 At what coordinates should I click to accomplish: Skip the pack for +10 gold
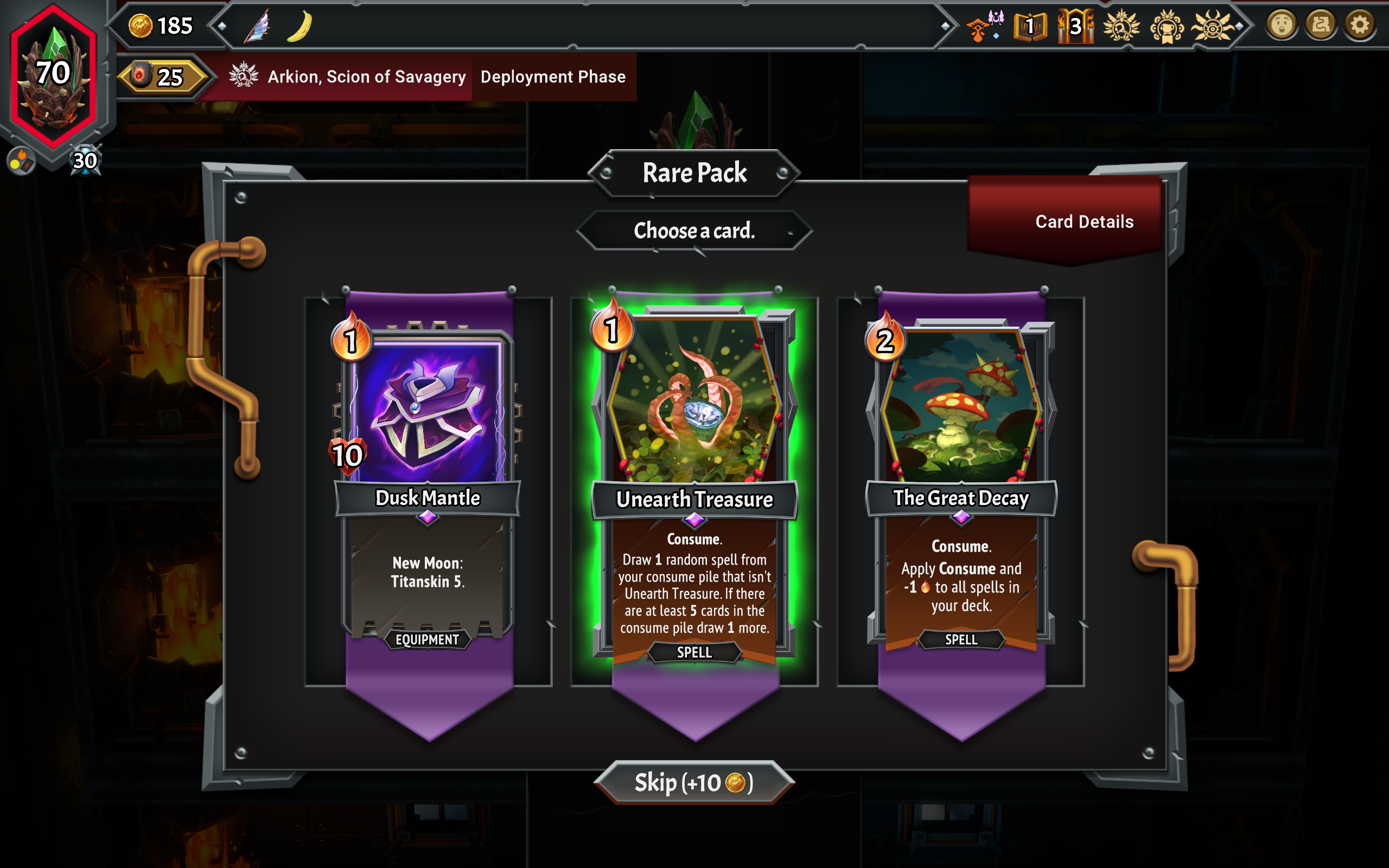694,782
